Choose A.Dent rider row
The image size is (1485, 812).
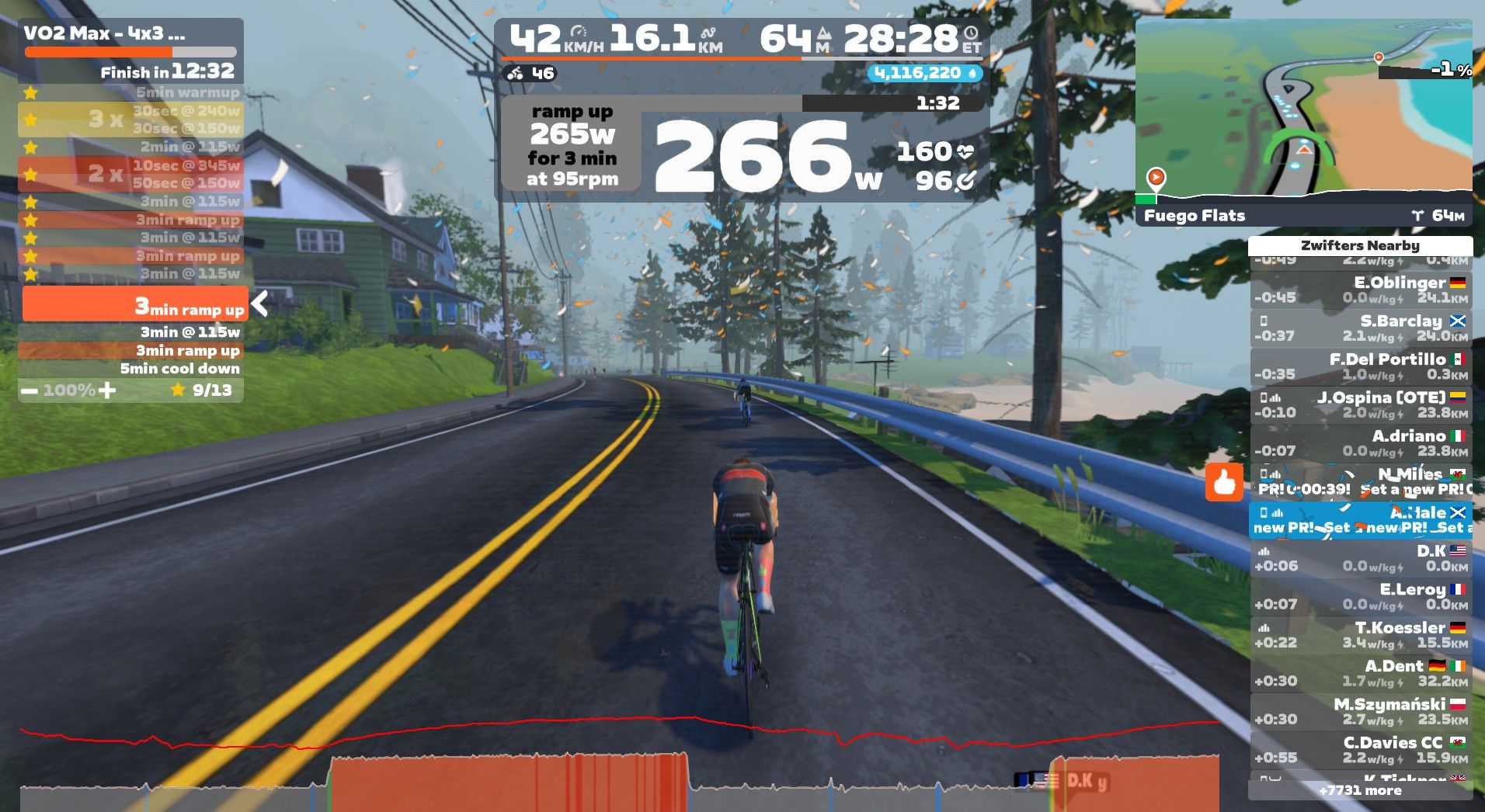point(1361,673)
